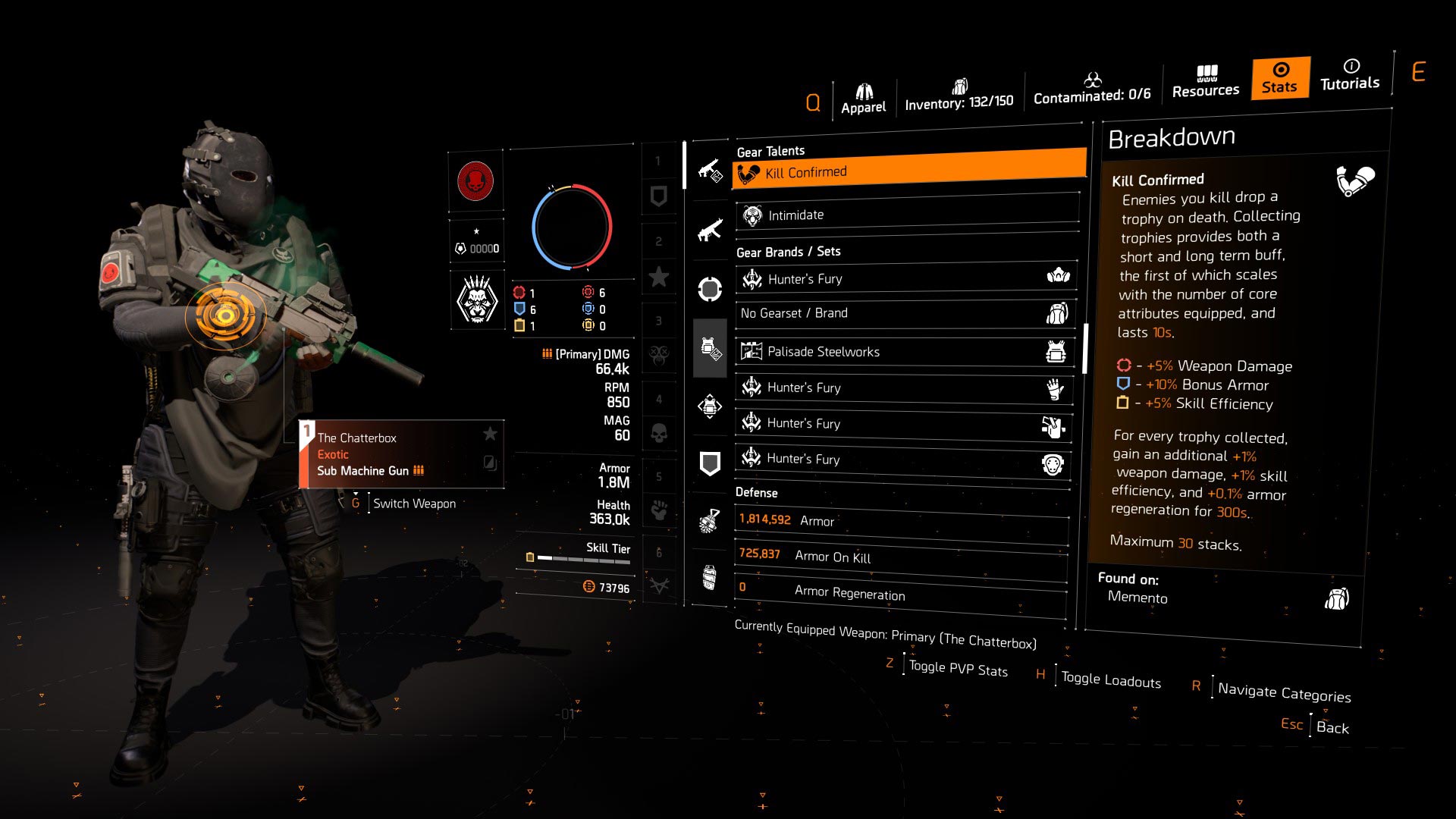Favorite The Chatterbox with the star
Viewport: 1456px width, 819px height.
tap(490, 435)
